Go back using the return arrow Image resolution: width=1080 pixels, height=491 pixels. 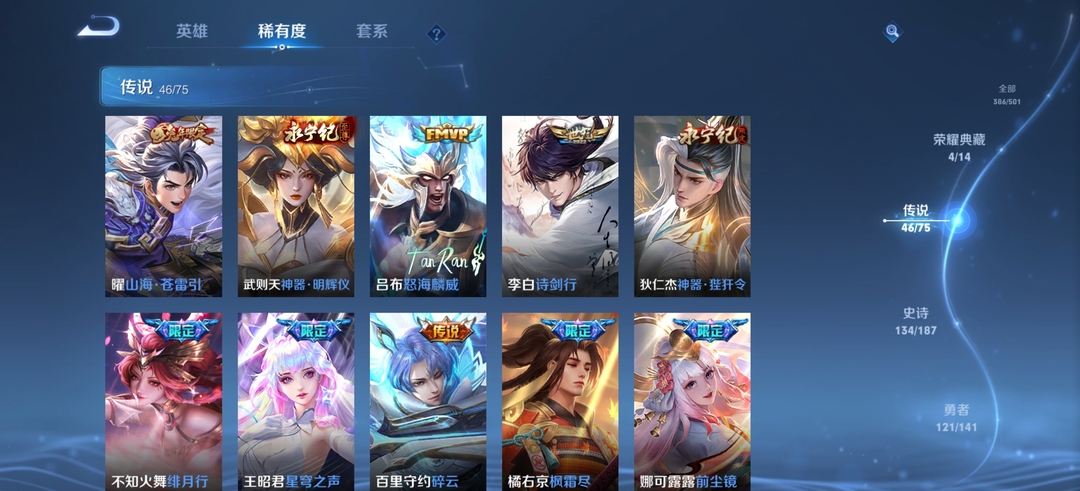(98, 27)
